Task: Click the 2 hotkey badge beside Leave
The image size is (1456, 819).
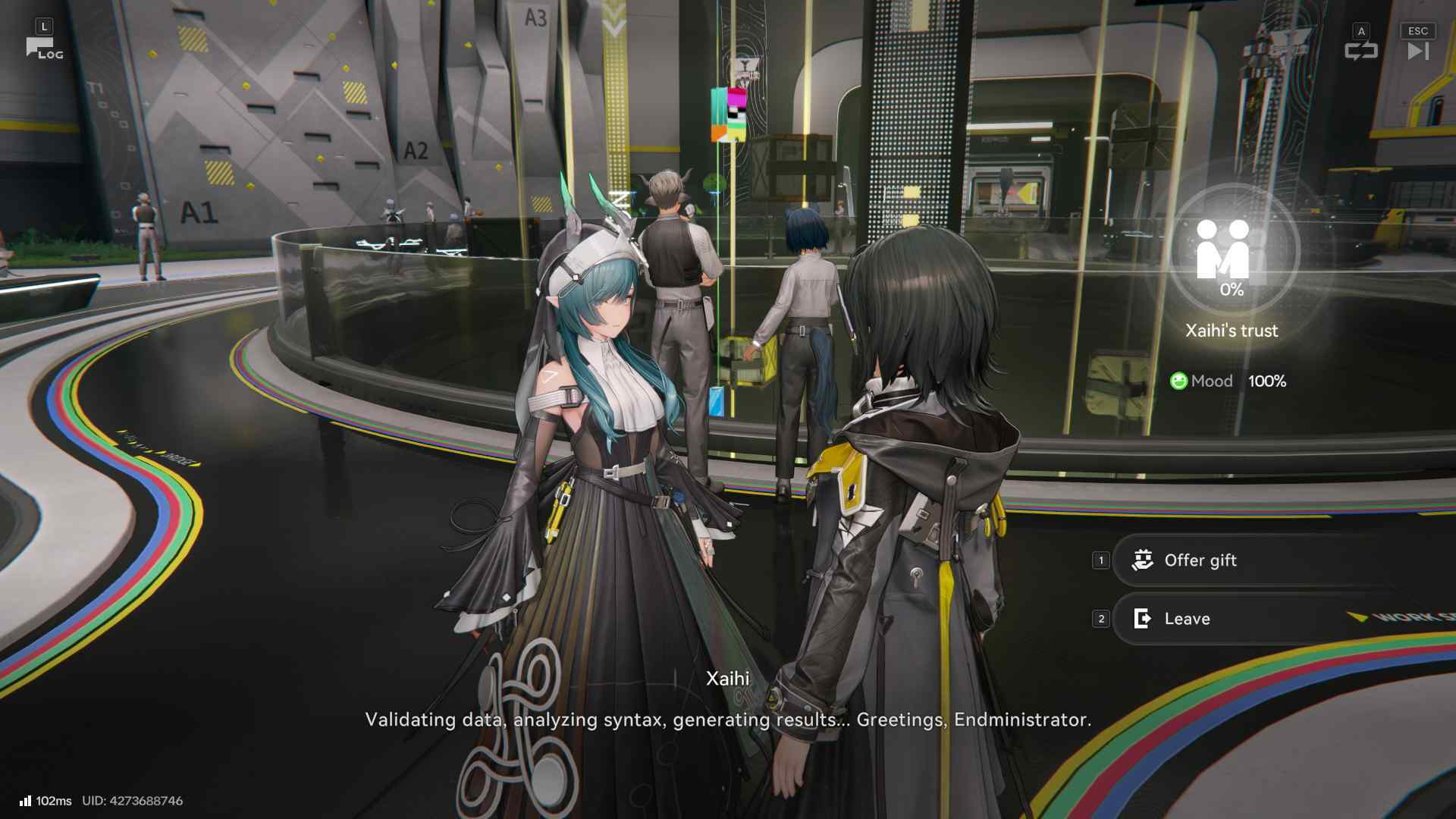Action: pos(1100,619)
